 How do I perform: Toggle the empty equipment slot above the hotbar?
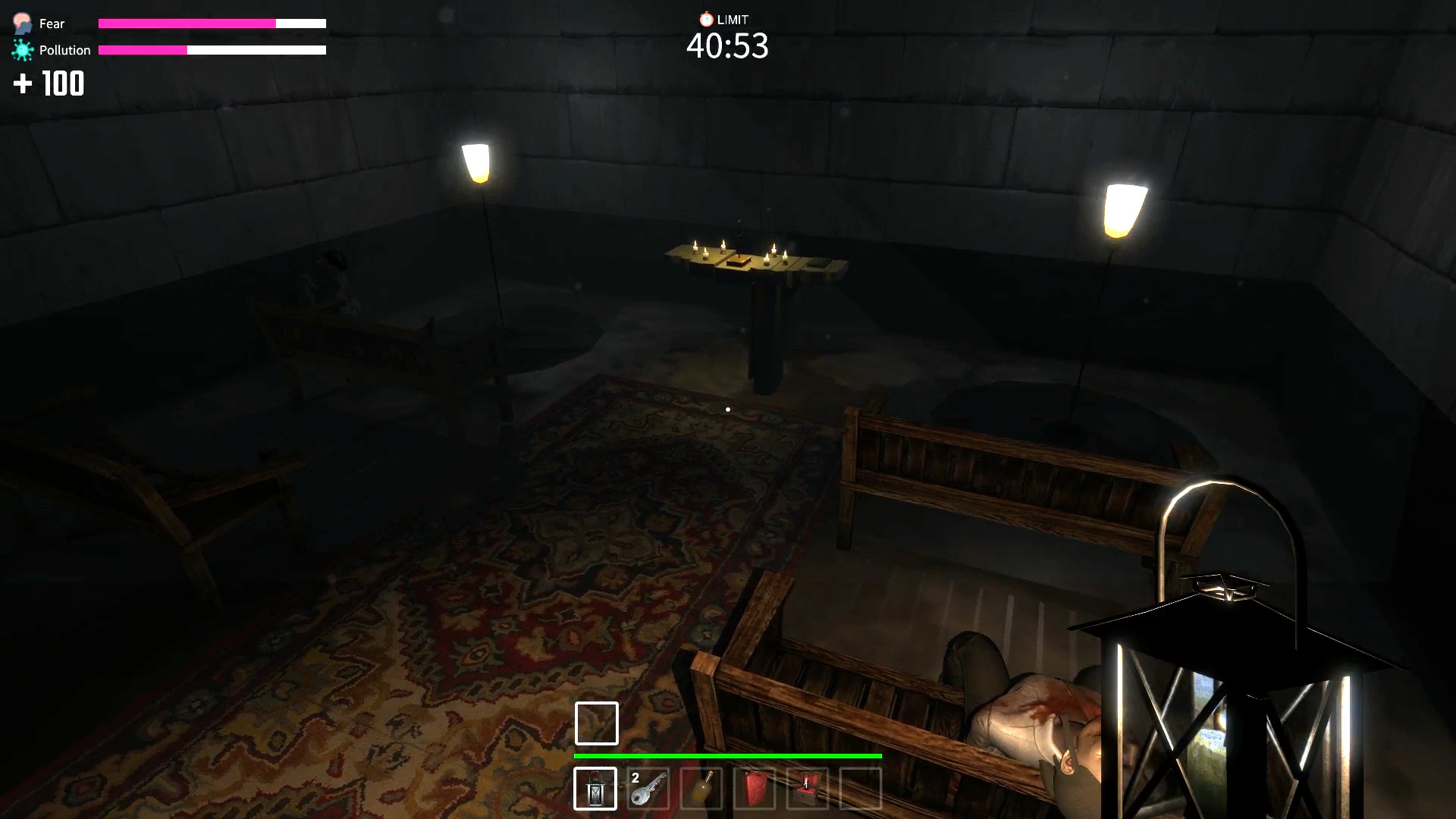click(596, 723)
